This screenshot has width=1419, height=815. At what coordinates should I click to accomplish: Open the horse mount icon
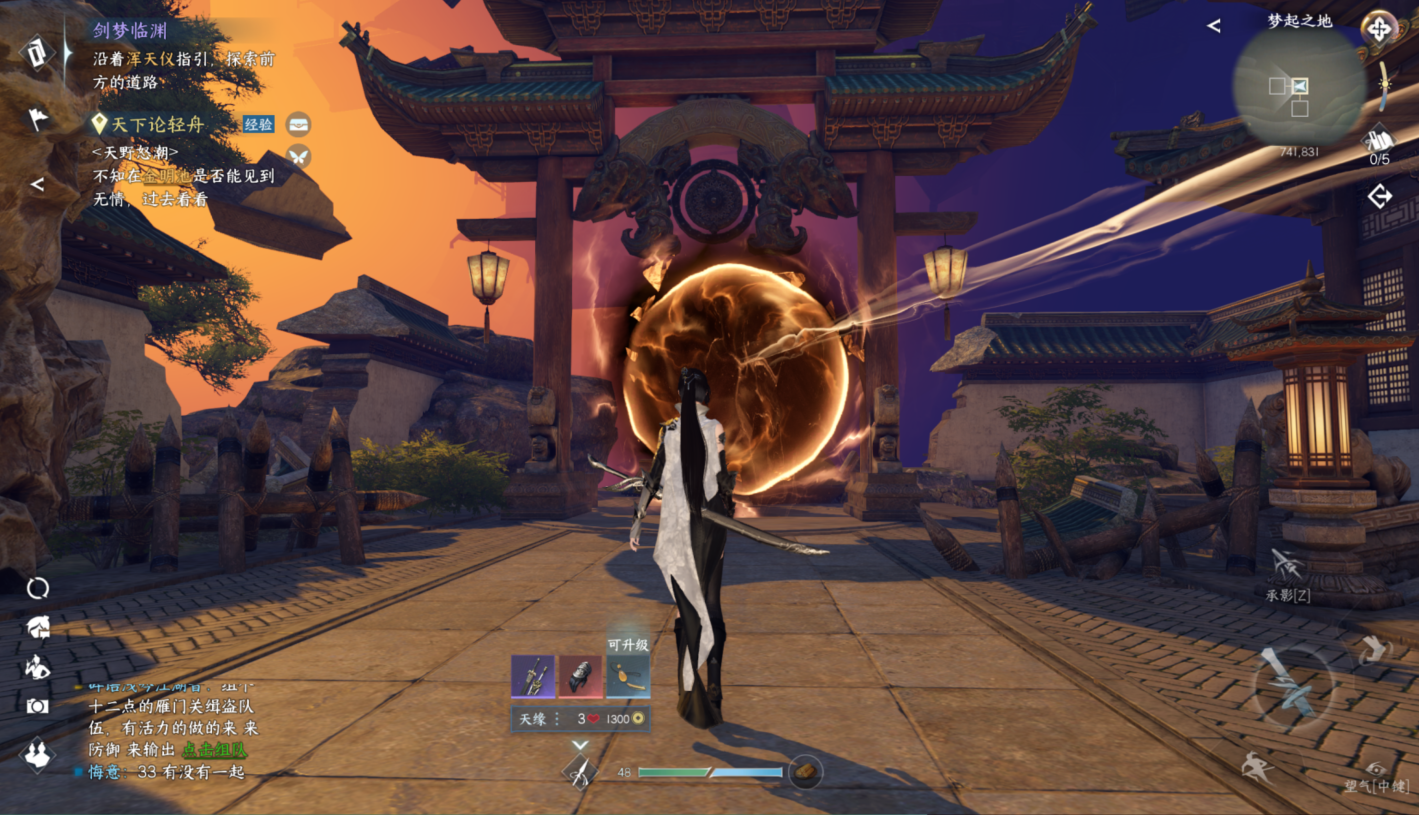(x=38, y=627)
